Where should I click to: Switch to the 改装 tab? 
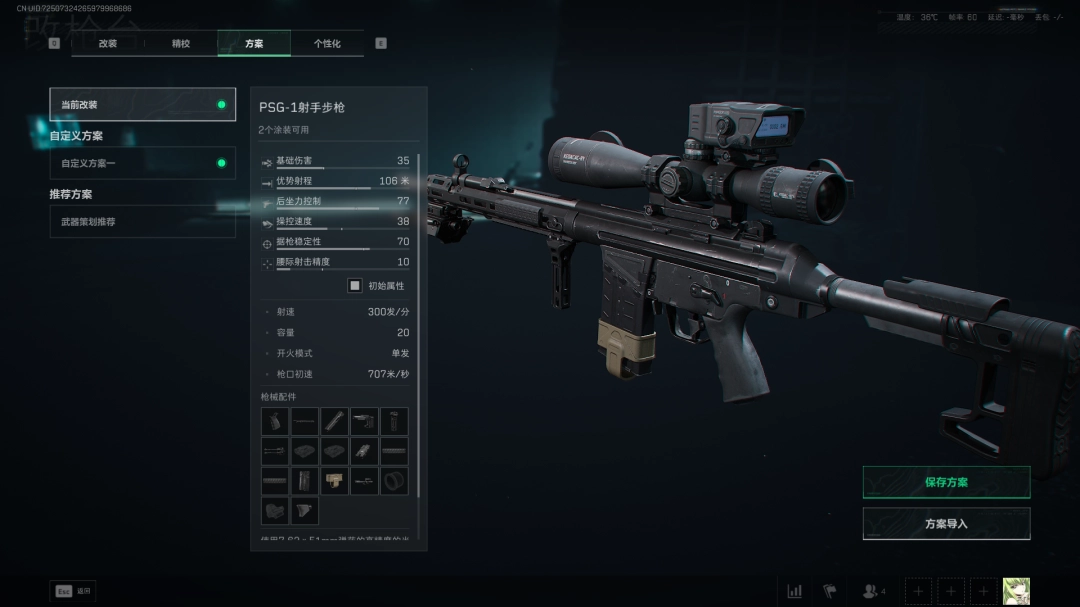(x=108, y=43)
